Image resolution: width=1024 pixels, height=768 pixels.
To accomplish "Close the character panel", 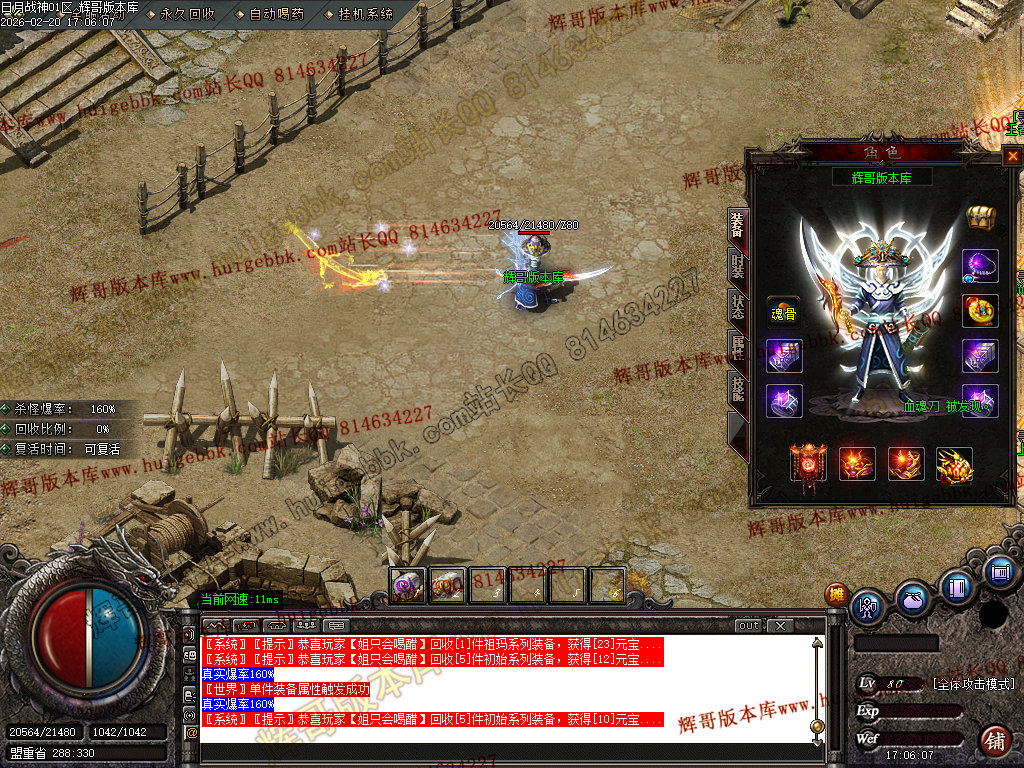I will (x=1012, y=156).
